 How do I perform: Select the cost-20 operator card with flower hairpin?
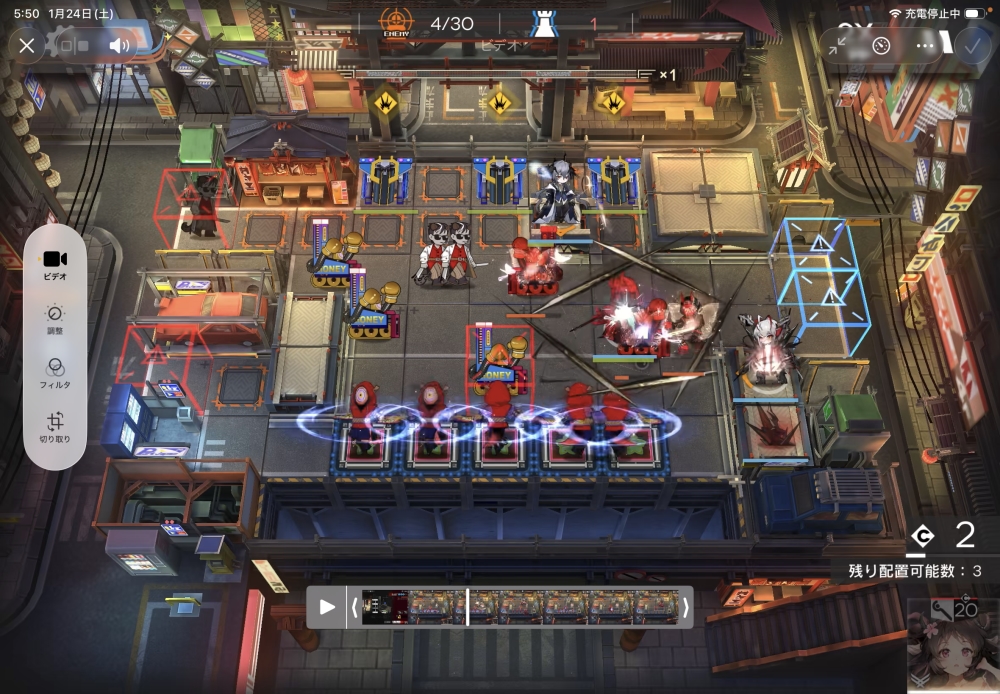[952, 646]
